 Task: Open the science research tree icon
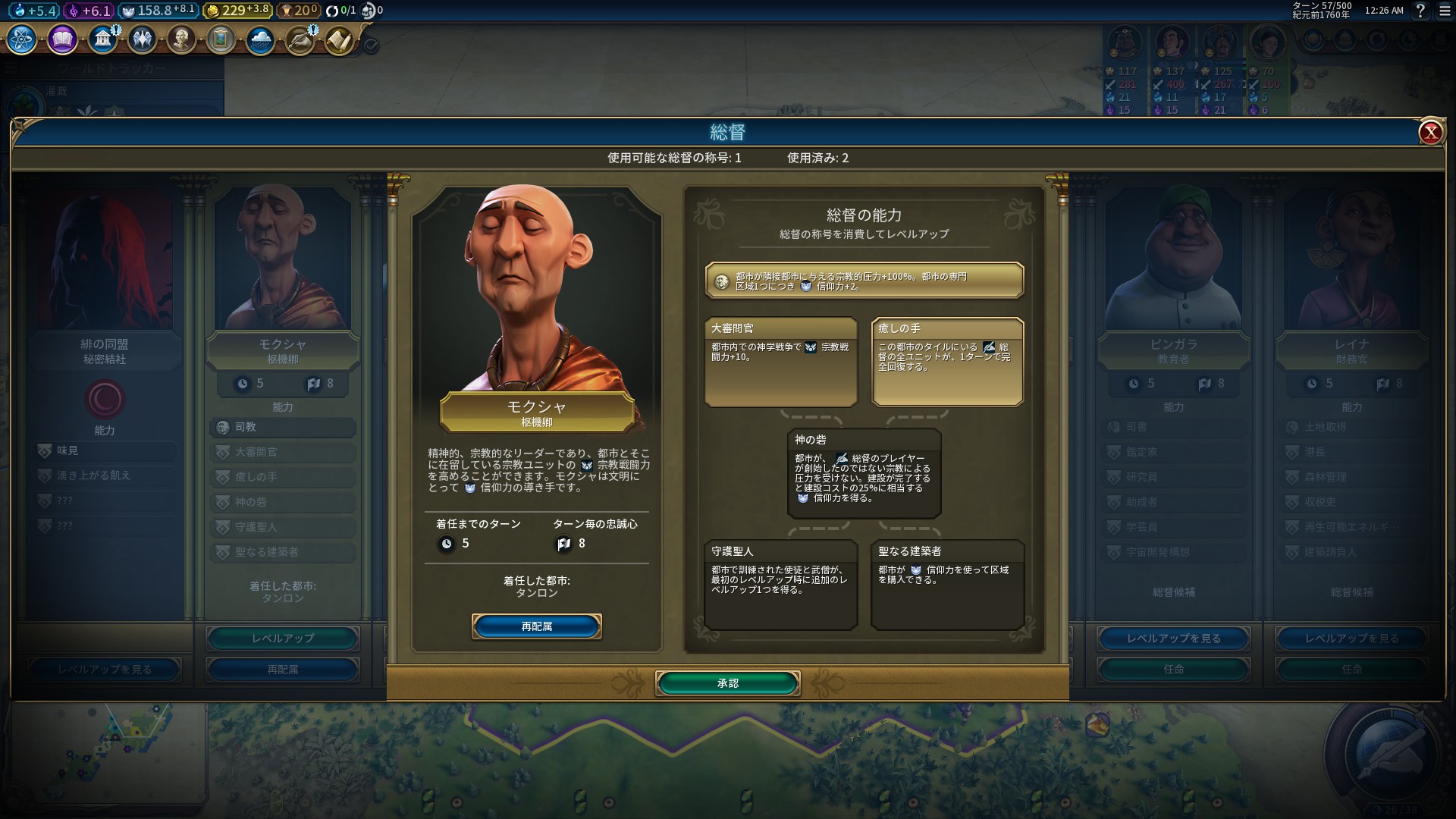(22, 39)
